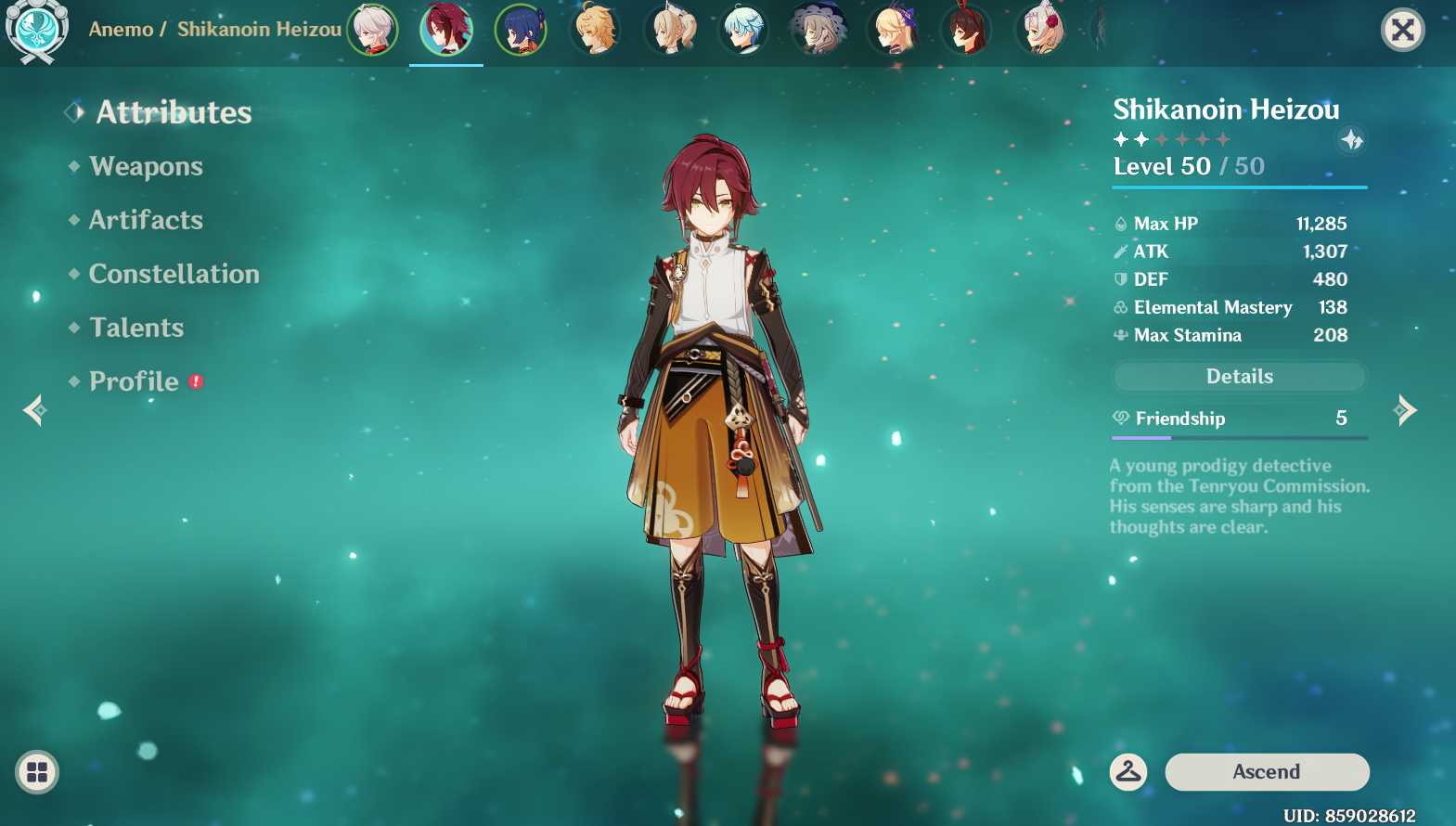Switch to the Constellation section
Screen dimensions: 1456x826
pos(173,275)
